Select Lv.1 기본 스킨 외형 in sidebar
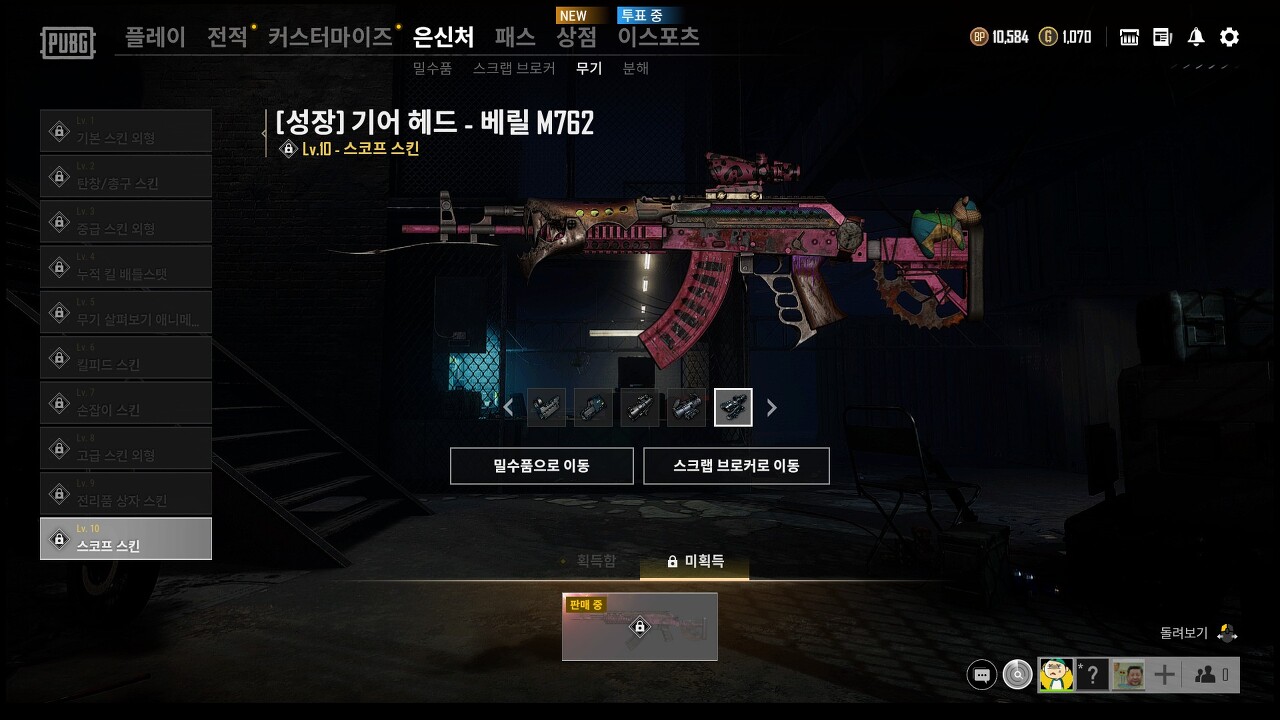Viewport: 1280px width, 720px height. pos(126,130)
